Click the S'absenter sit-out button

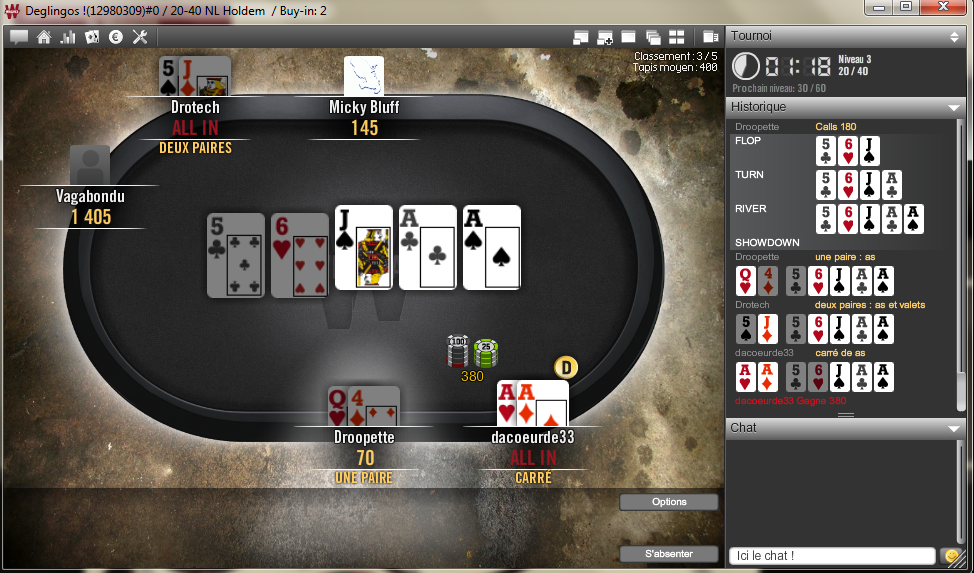tap(668, 553)
